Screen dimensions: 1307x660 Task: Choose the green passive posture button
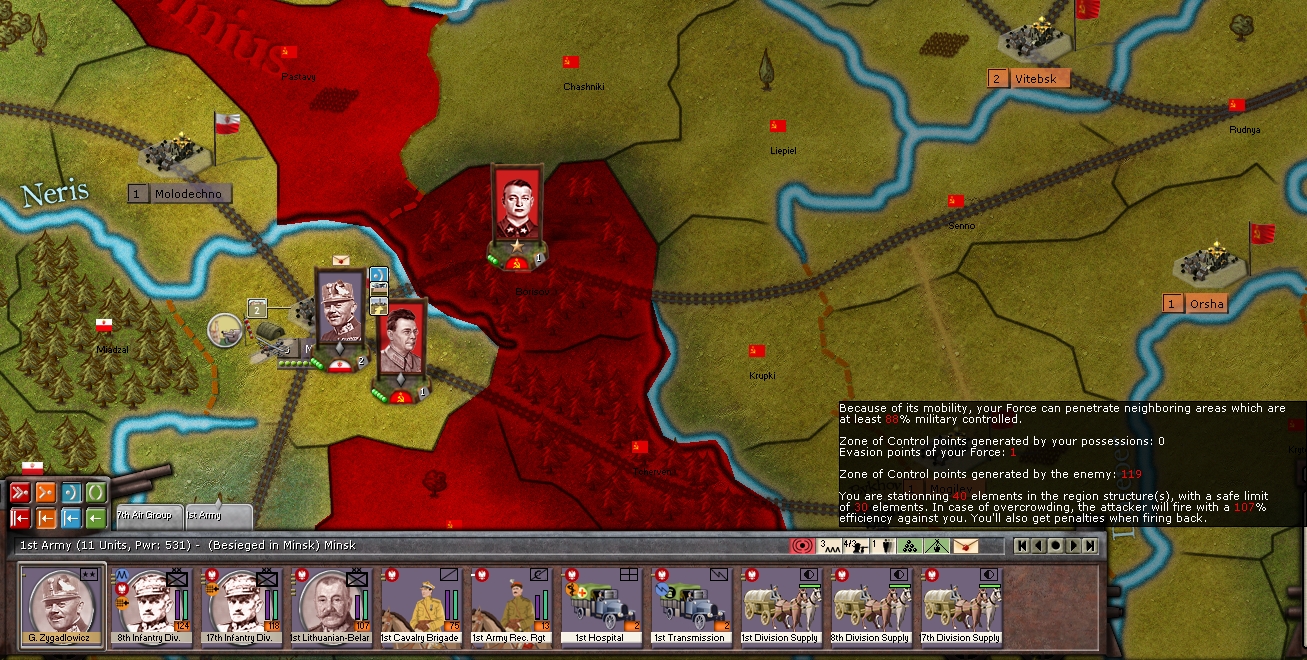point(96,492)
